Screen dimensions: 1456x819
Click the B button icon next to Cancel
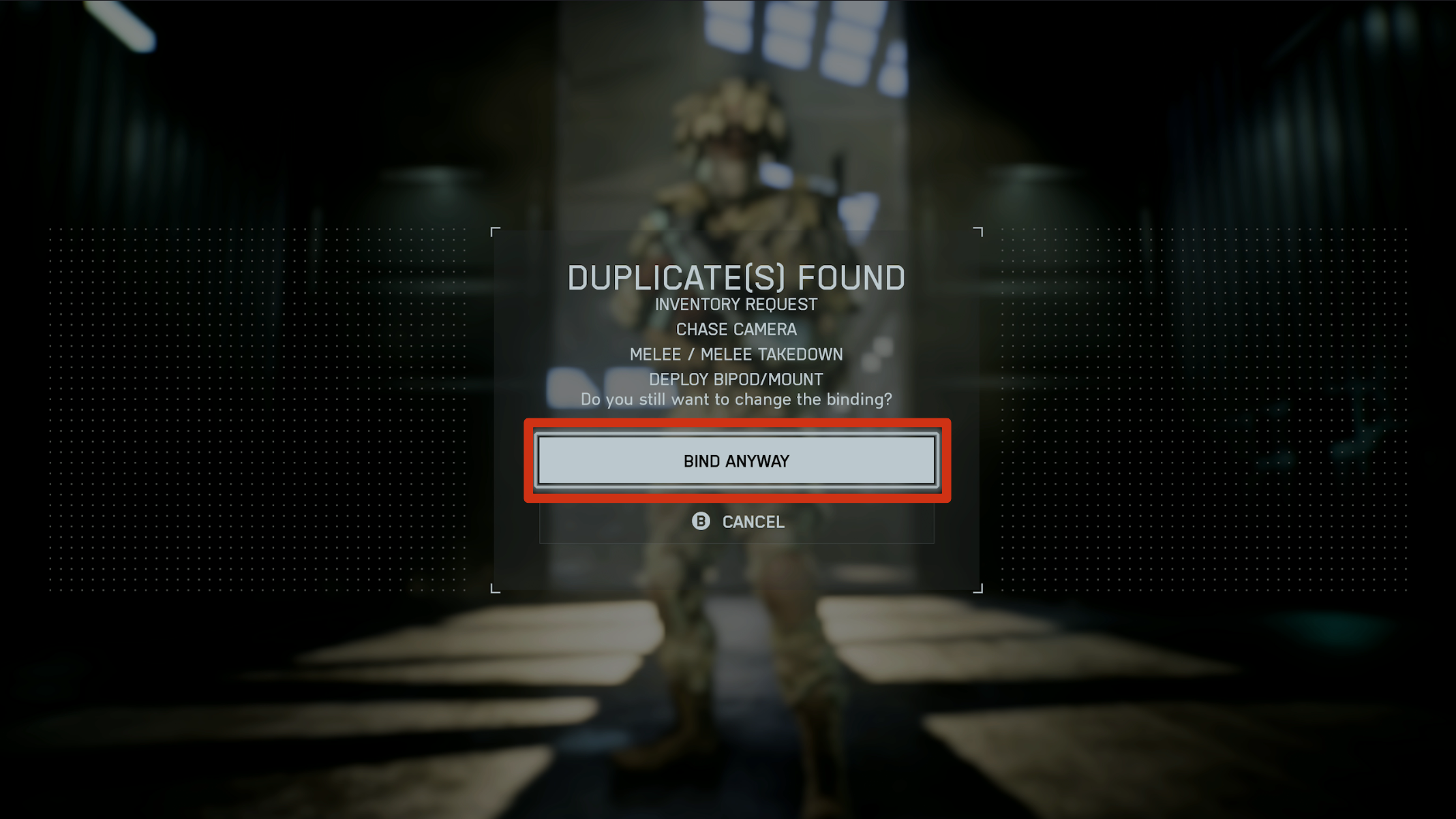pyautogui.click(x=701, y=522)
